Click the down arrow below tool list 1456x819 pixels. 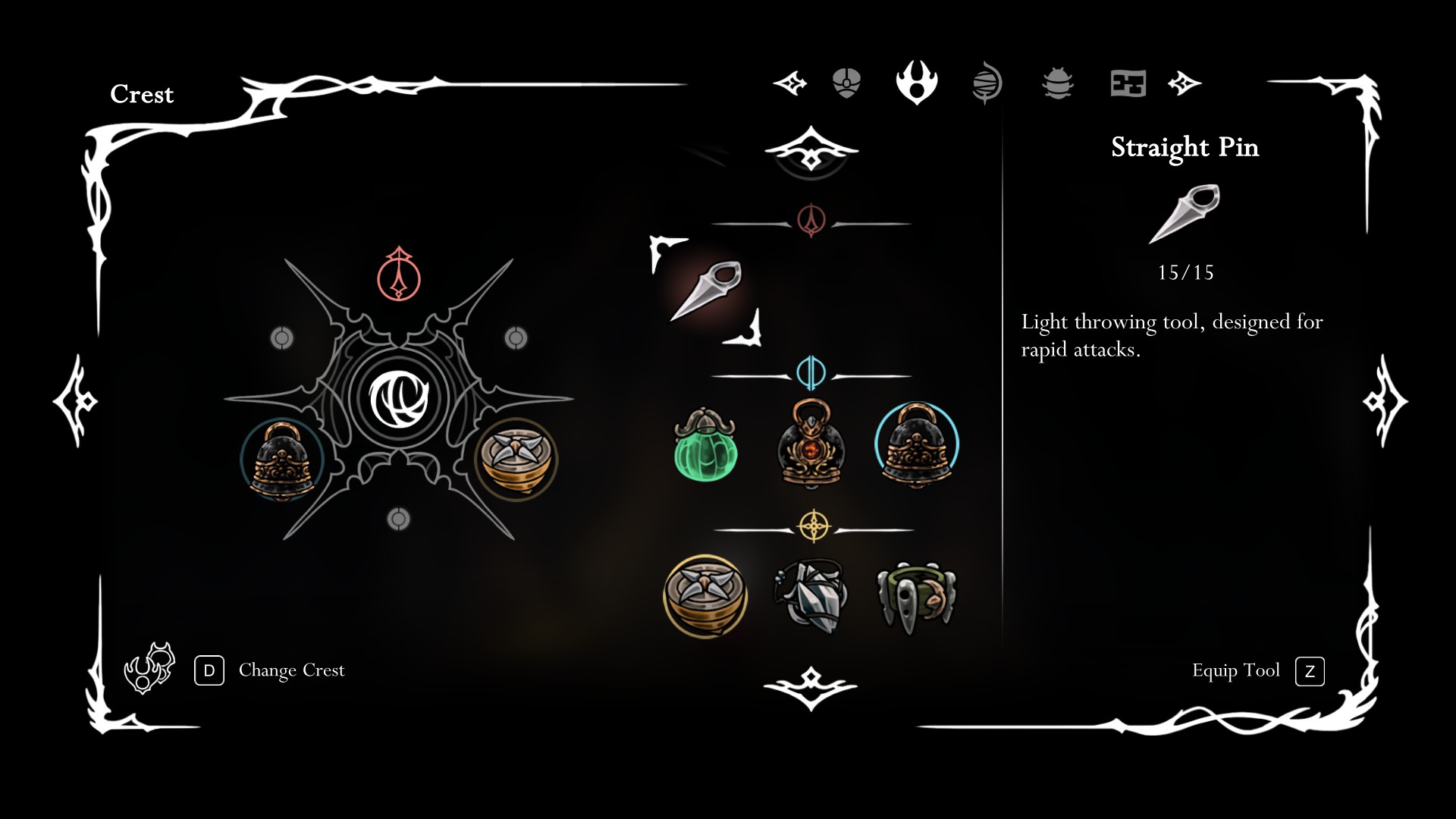811,687
